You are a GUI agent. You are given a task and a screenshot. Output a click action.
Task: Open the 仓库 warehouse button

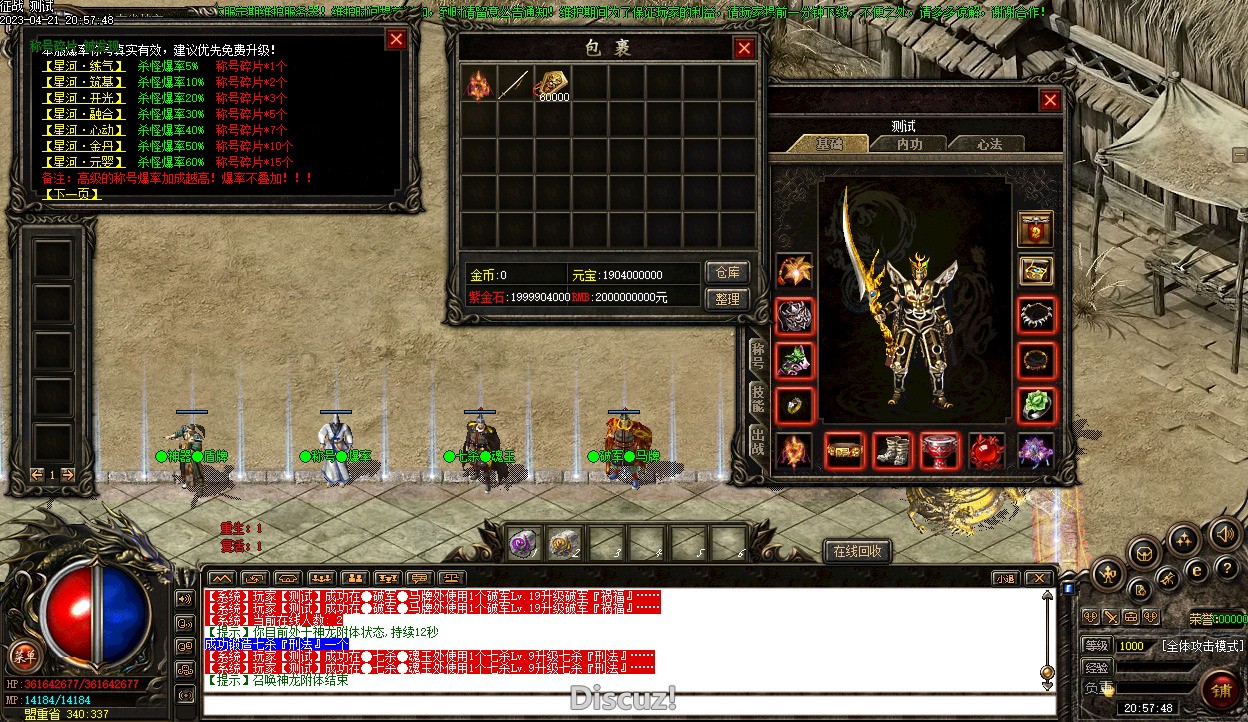pos(727,272)
